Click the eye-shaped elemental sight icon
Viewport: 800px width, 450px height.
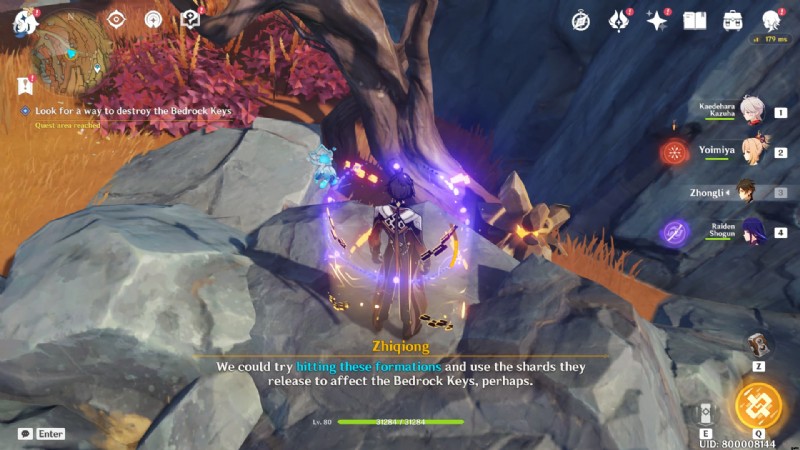pos(117,19)
